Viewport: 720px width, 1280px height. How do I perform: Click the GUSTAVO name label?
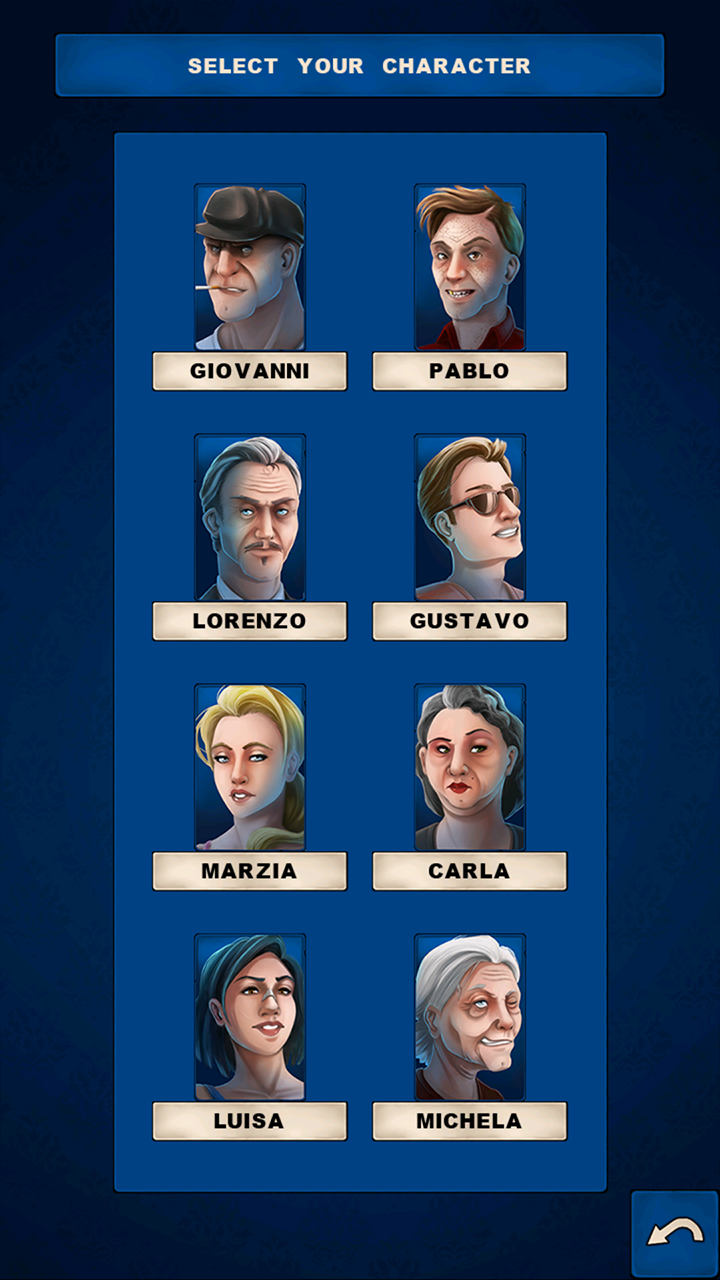470,621
